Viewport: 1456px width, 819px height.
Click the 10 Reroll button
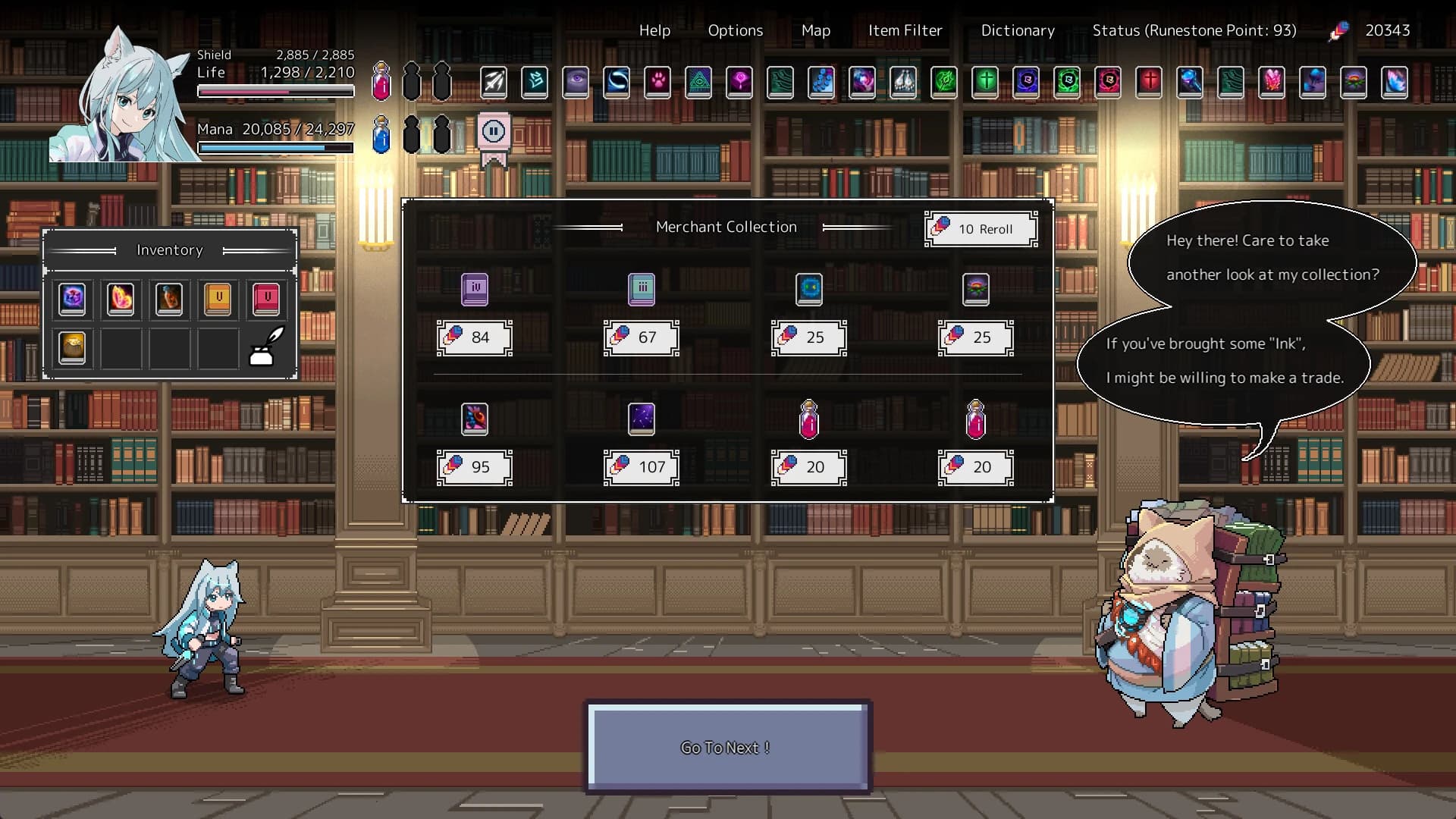981,229
